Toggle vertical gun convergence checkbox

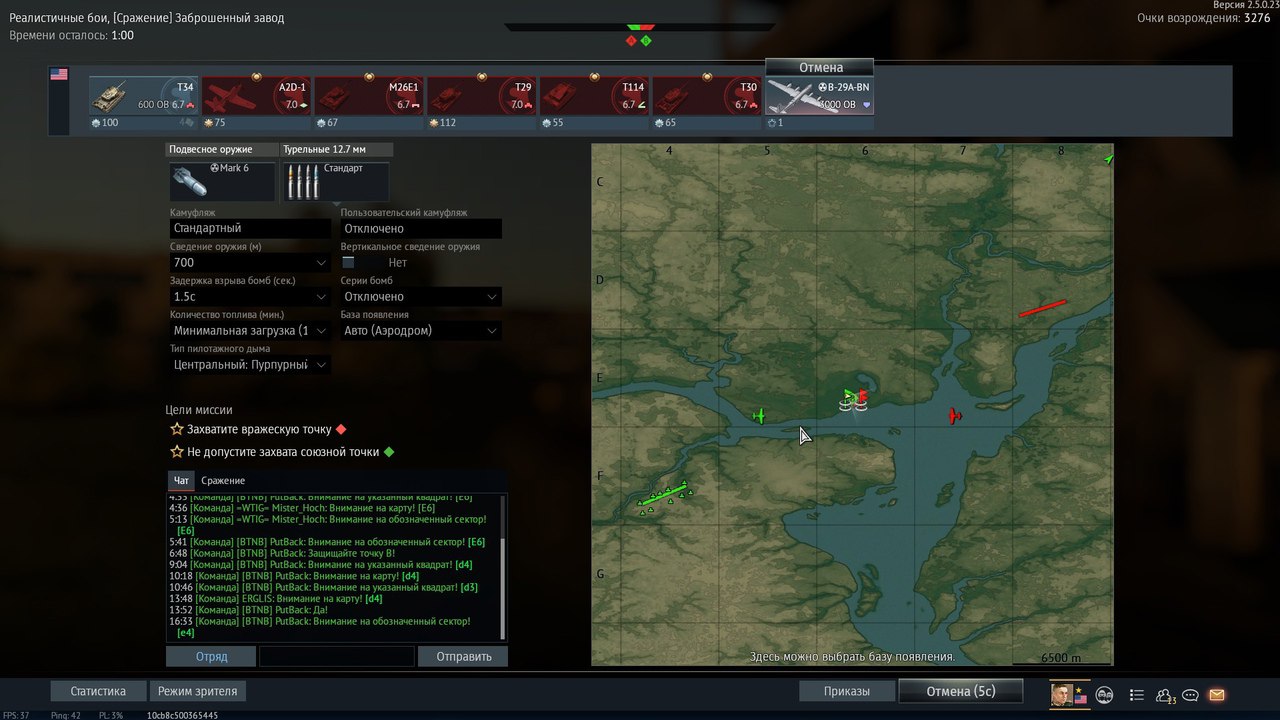pyautogui.click(x=348, y=262)
